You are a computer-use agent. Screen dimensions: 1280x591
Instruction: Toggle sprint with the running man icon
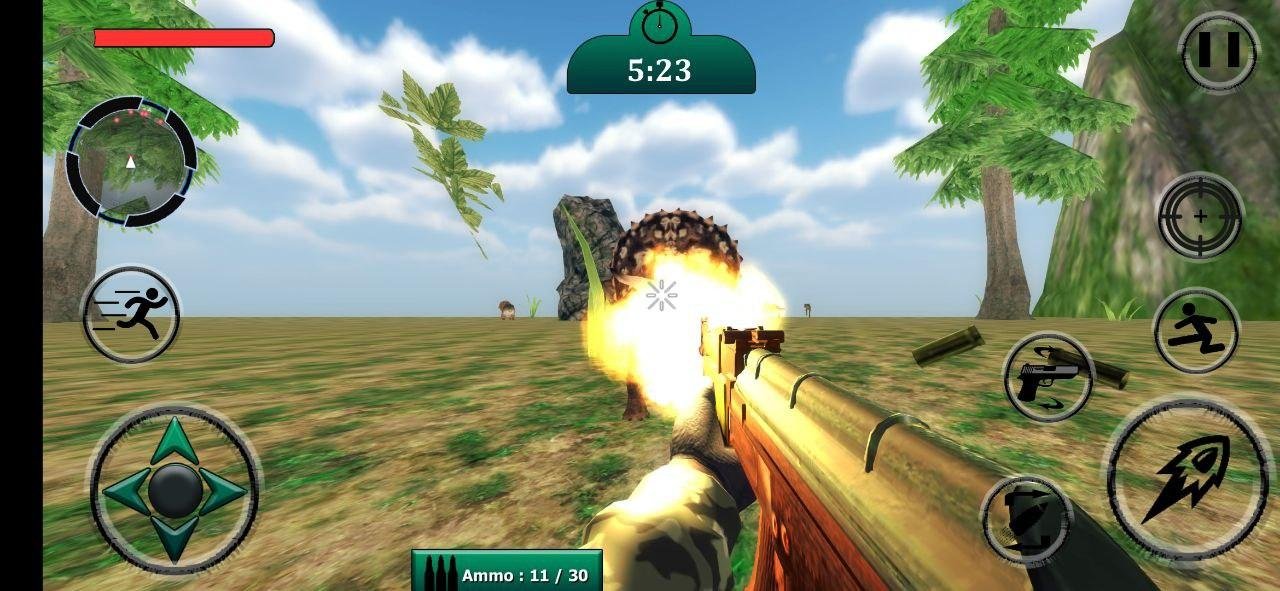(131, 315)
